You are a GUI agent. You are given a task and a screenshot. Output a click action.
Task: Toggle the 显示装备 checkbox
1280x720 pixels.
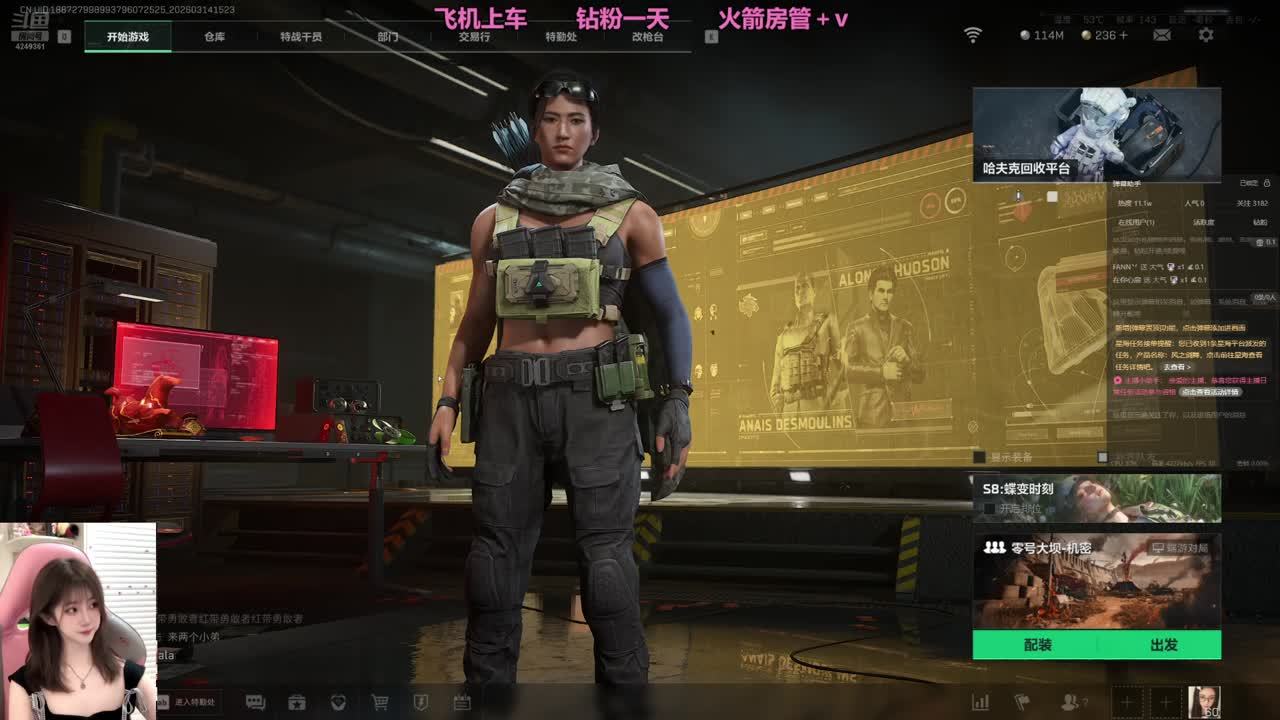click(x=980, y=457)
